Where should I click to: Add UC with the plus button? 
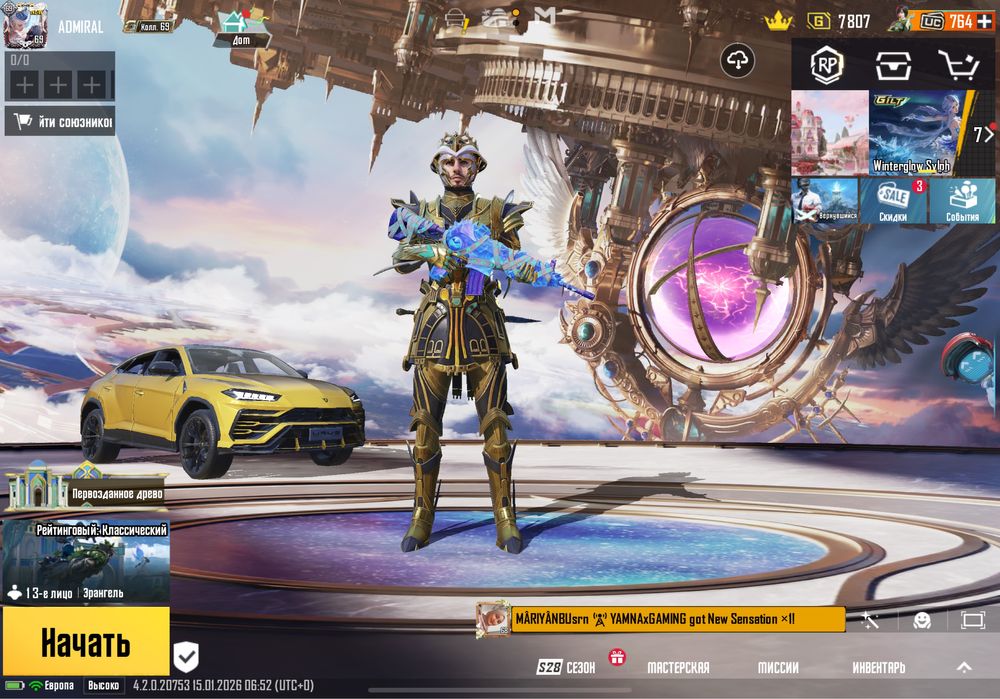(985, 21)
